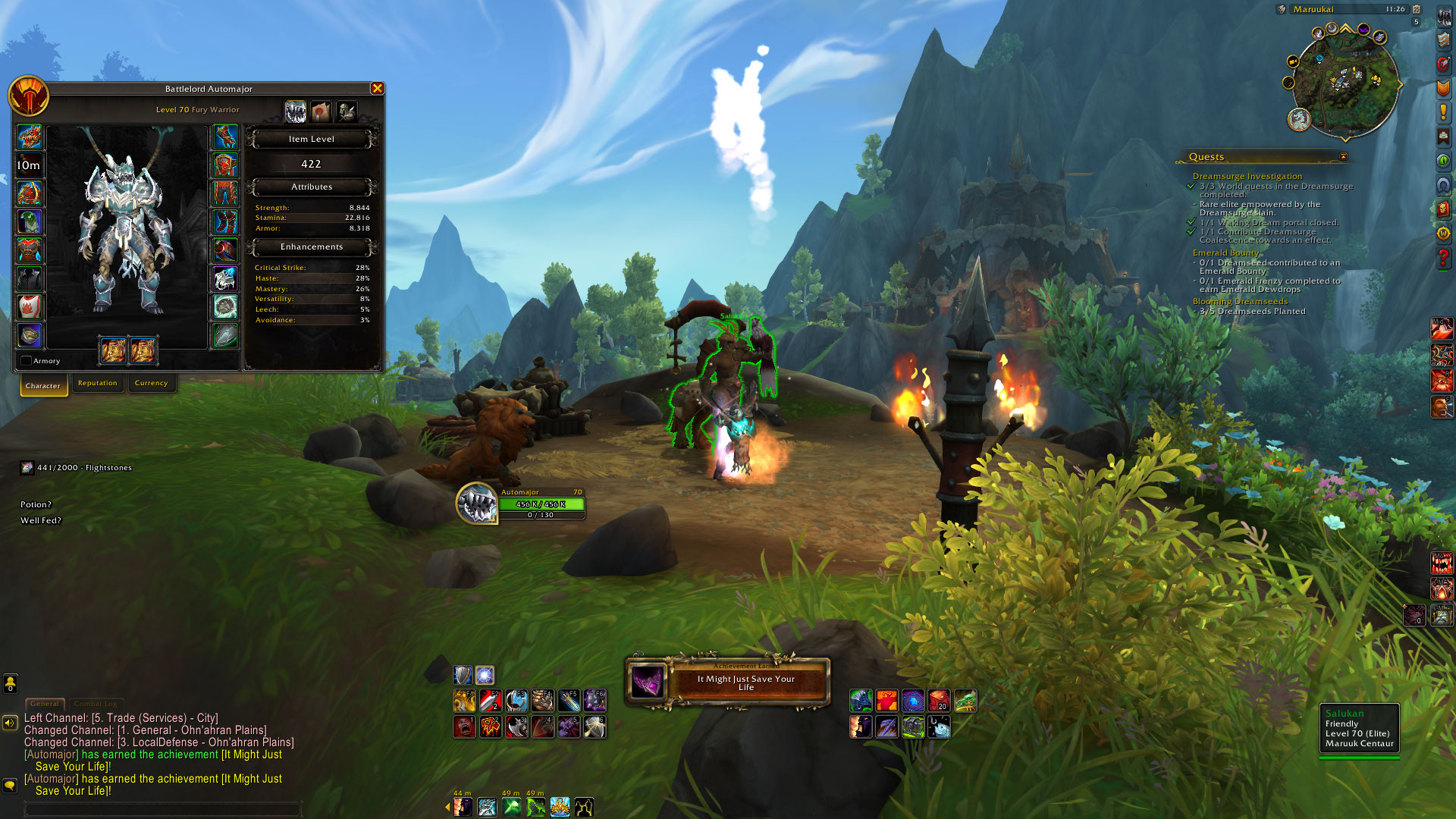Select the Dreamsurge Investigation quest
This screenshot has height=819, width=1456.
(x=1247, y=176)
